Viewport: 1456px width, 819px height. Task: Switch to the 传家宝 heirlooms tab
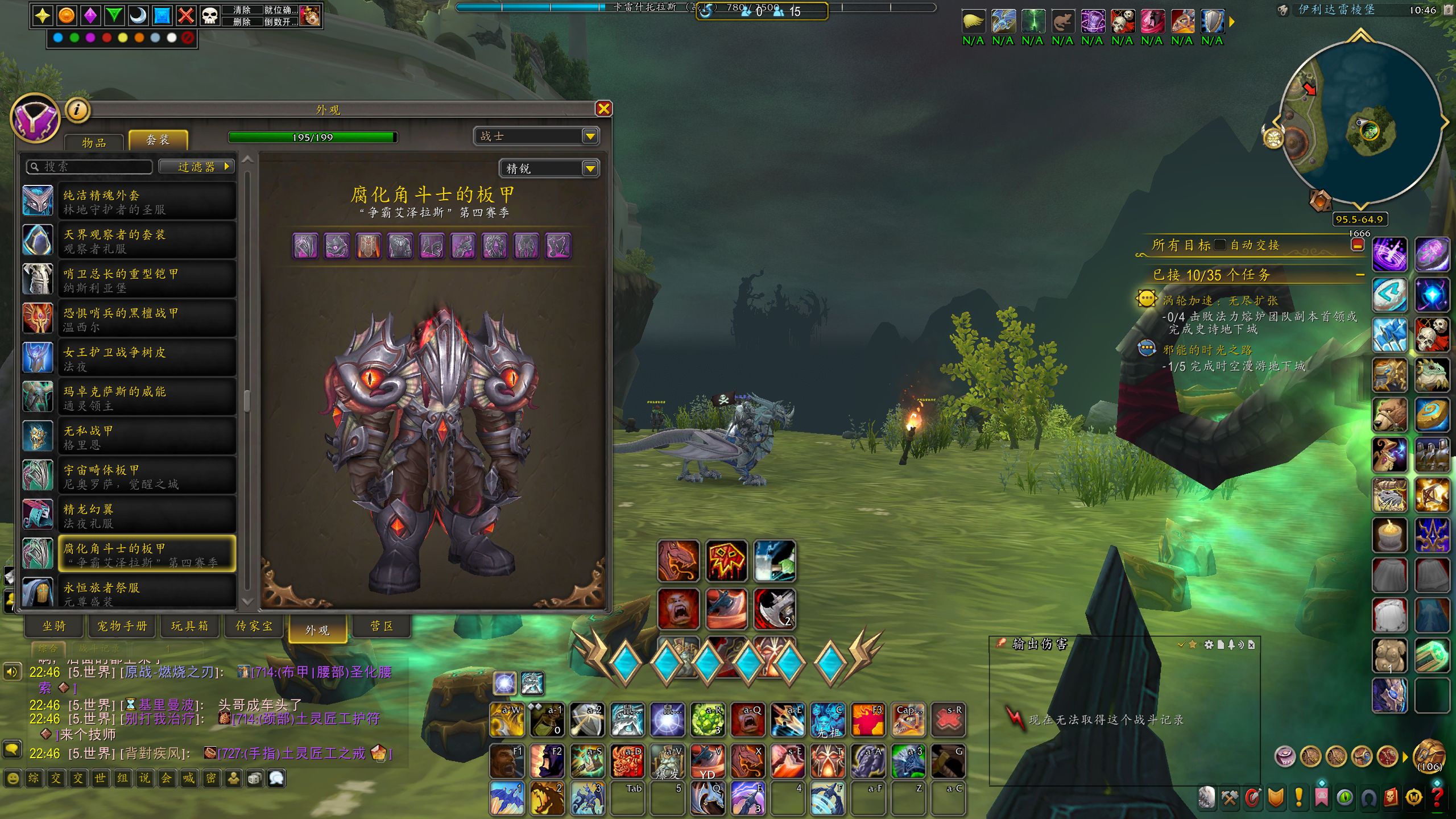(x=254, y=626)
